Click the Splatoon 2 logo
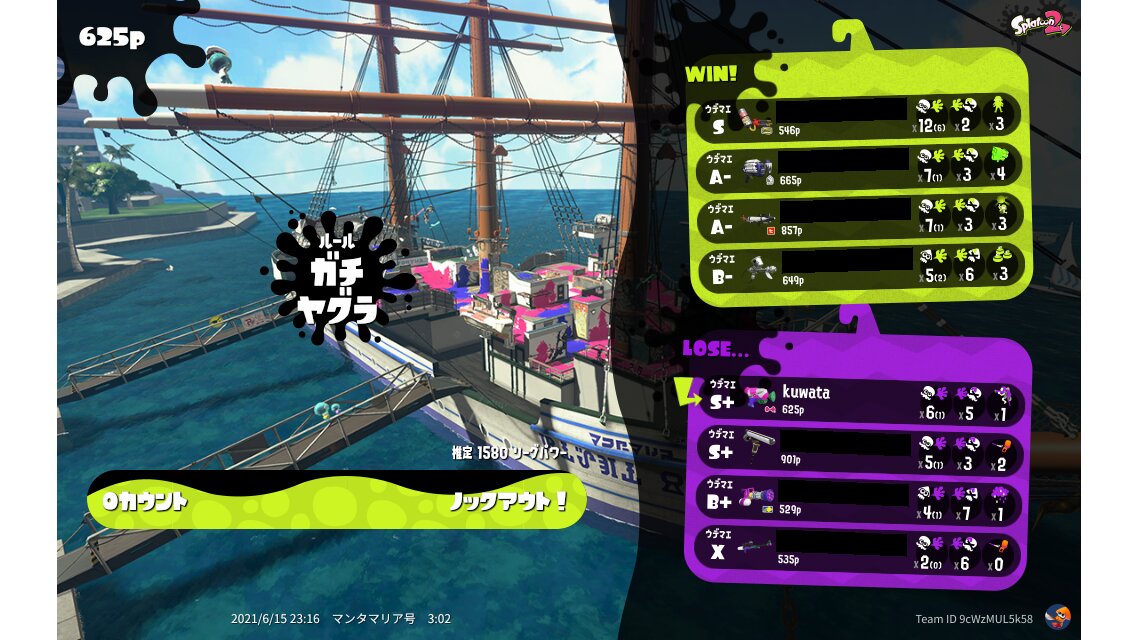1138x640 pixels. pos(1040,22)
